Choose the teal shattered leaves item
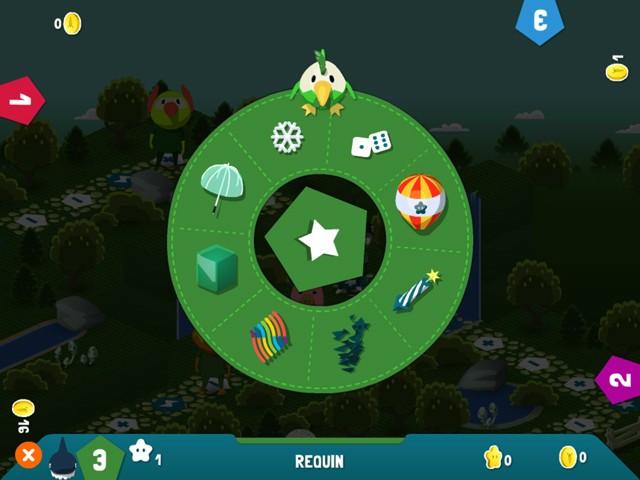The image size is (640, 480). (x=346, y=342)
